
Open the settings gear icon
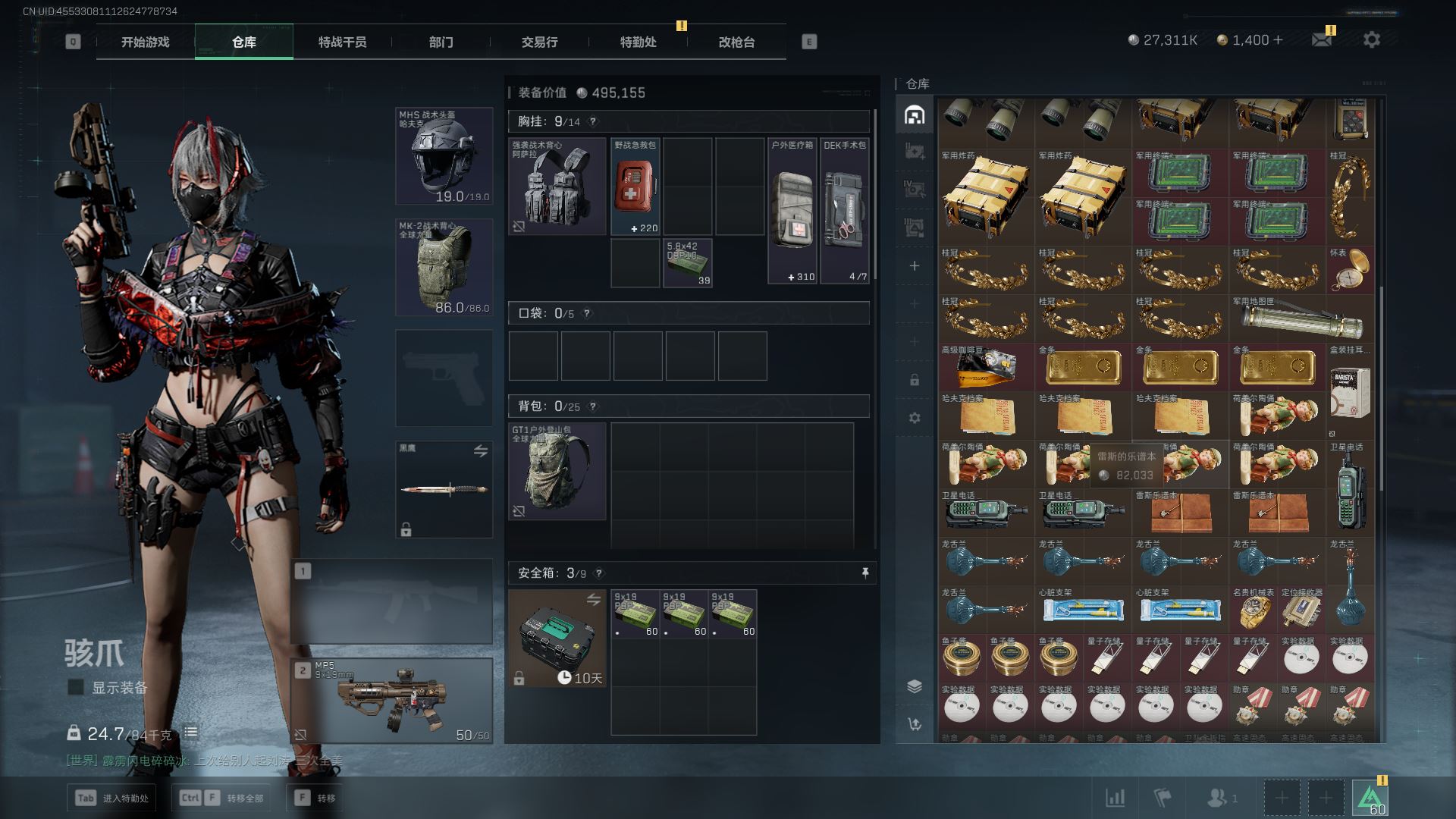coord(1371,39)
